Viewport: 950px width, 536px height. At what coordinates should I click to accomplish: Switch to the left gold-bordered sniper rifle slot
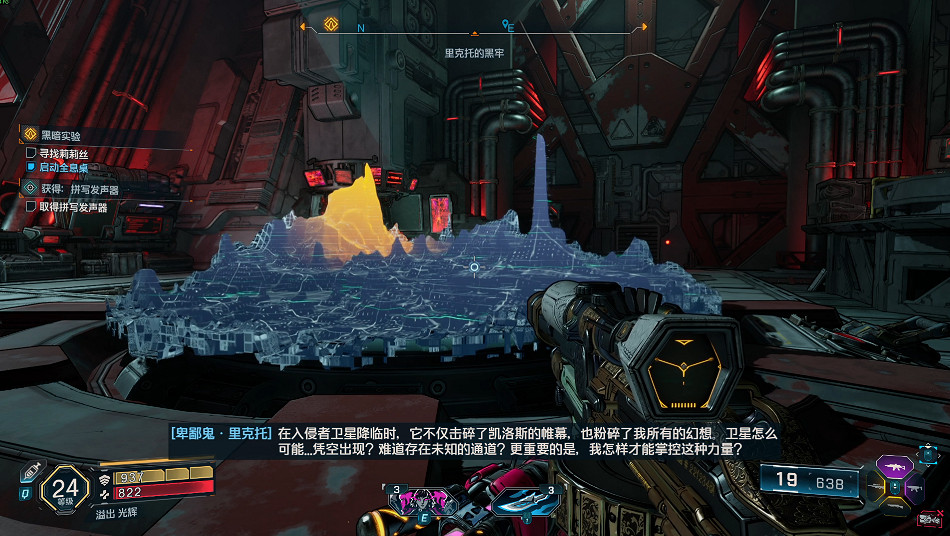coord(874,487)
